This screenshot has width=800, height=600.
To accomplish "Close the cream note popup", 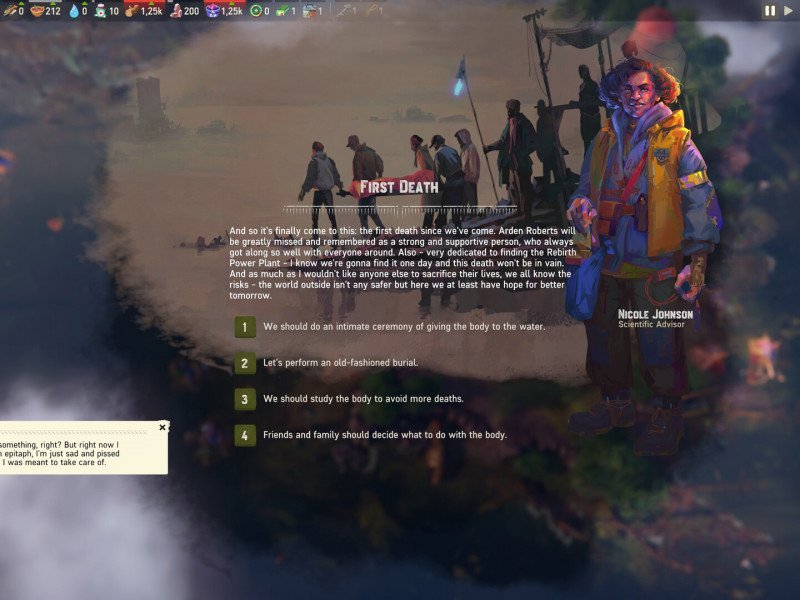I will click(x=163, y=427).
